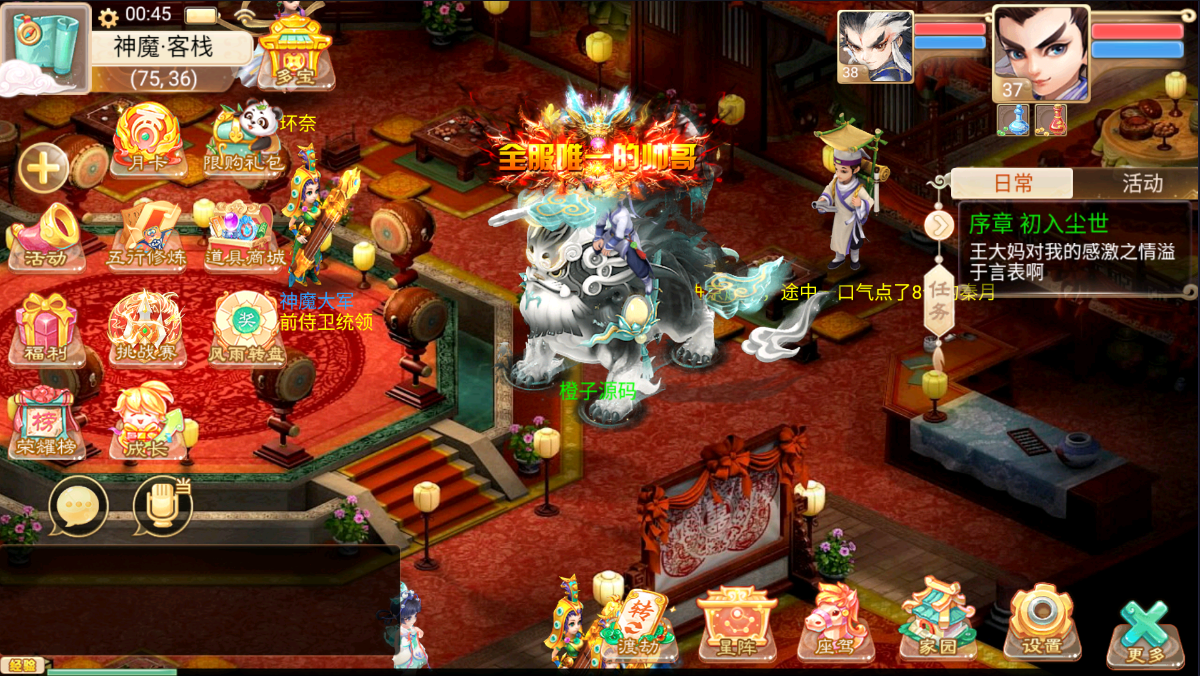
Task: Open the 设置 settings gear
Action: [1040, 622]
